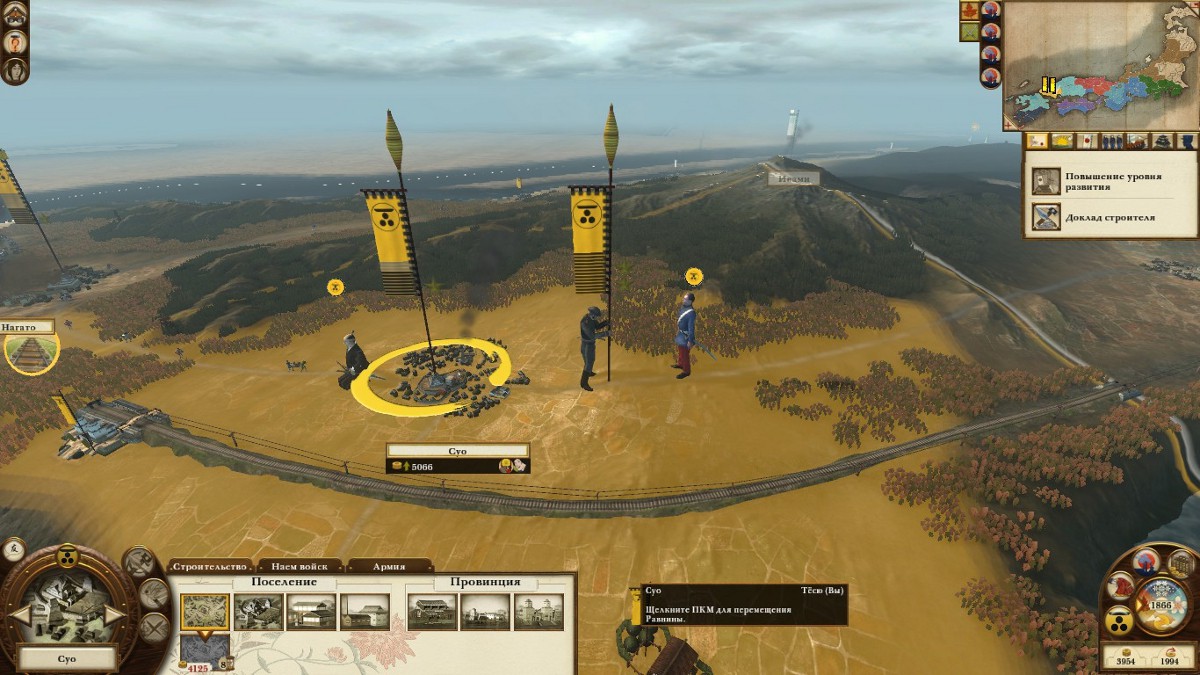
Task: Switch to the Строительство tab
Action: click(x=210, y=566)
